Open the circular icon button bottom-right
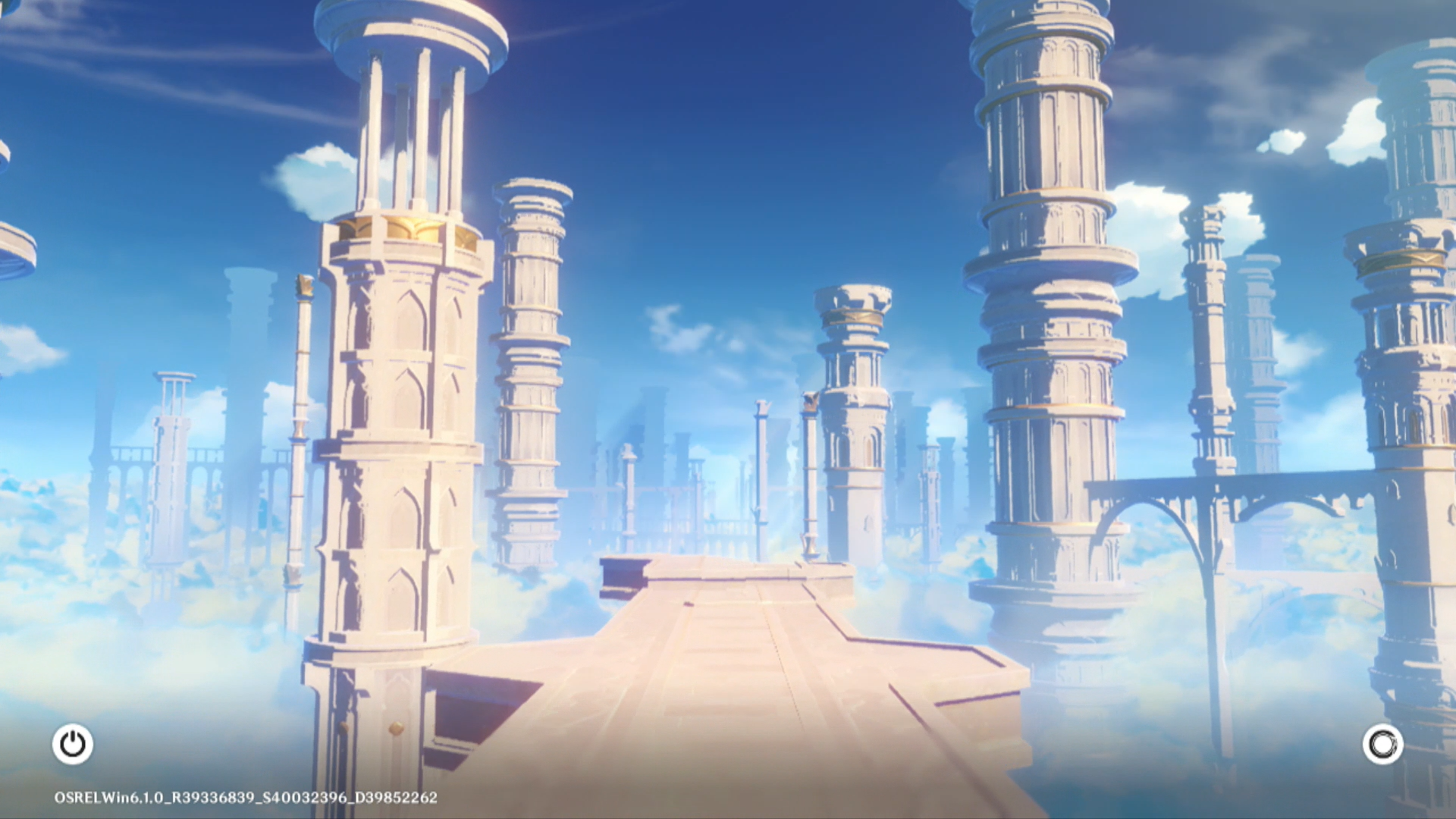 coord(1382,744)
